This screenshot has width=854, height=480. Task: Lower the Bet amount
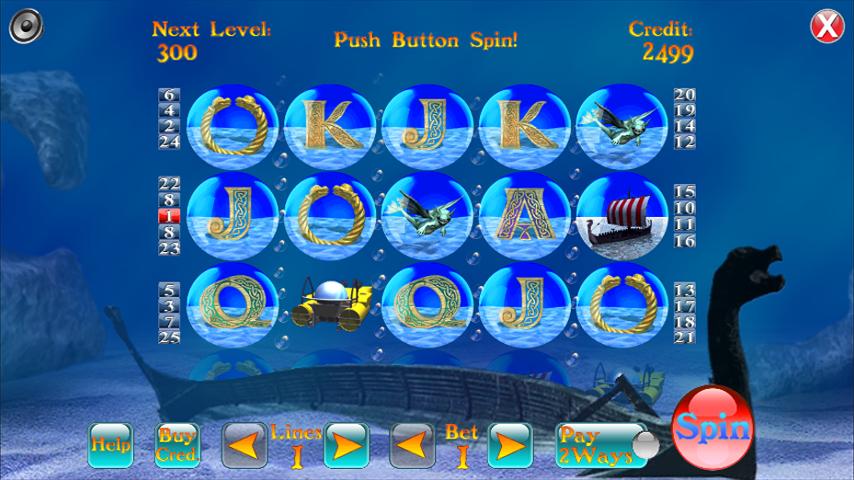point(412,445)
